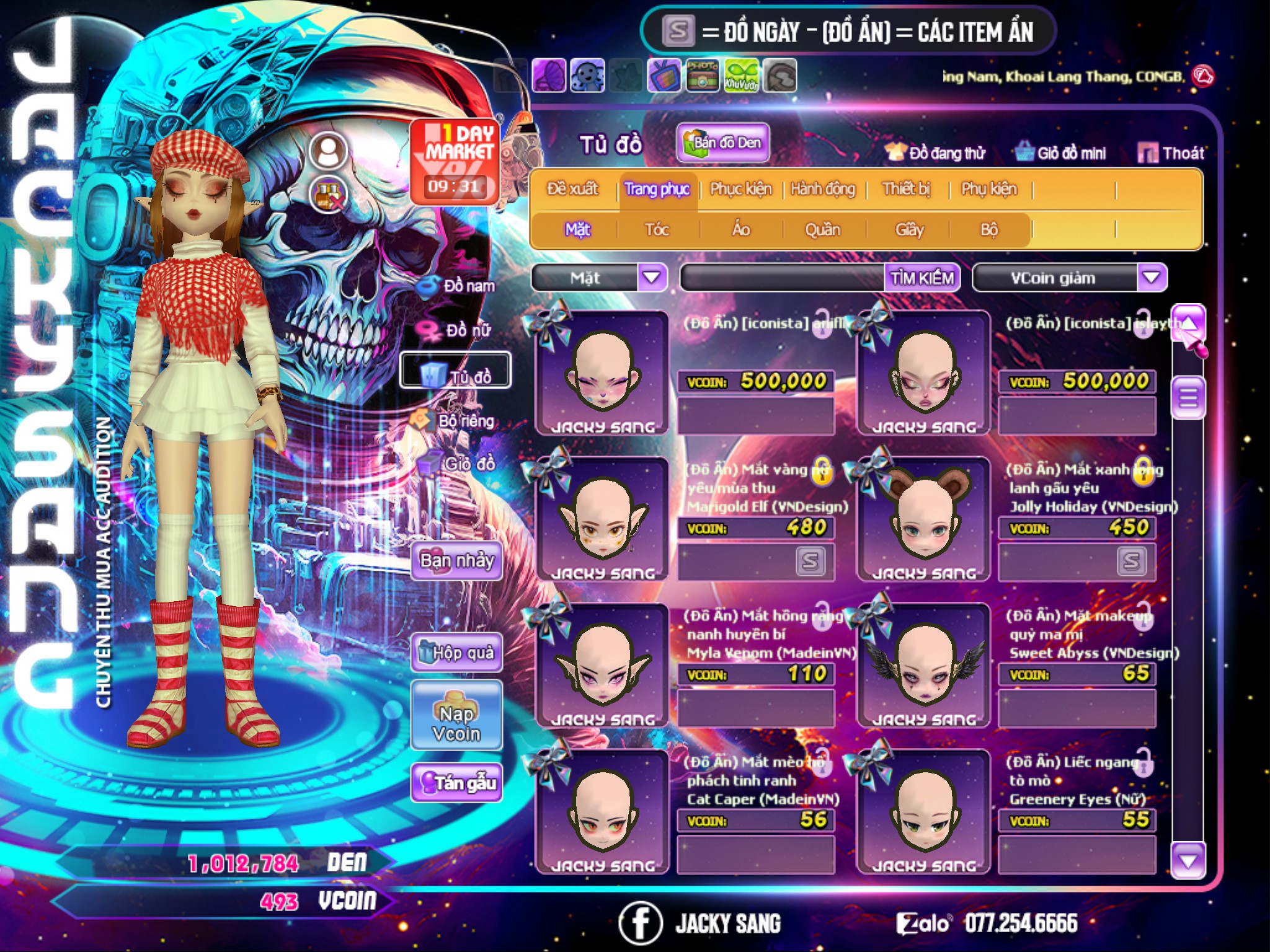Click the TÌM KIẾM search button
This screenshot has height=952, width=1270.
pos(922,278)
